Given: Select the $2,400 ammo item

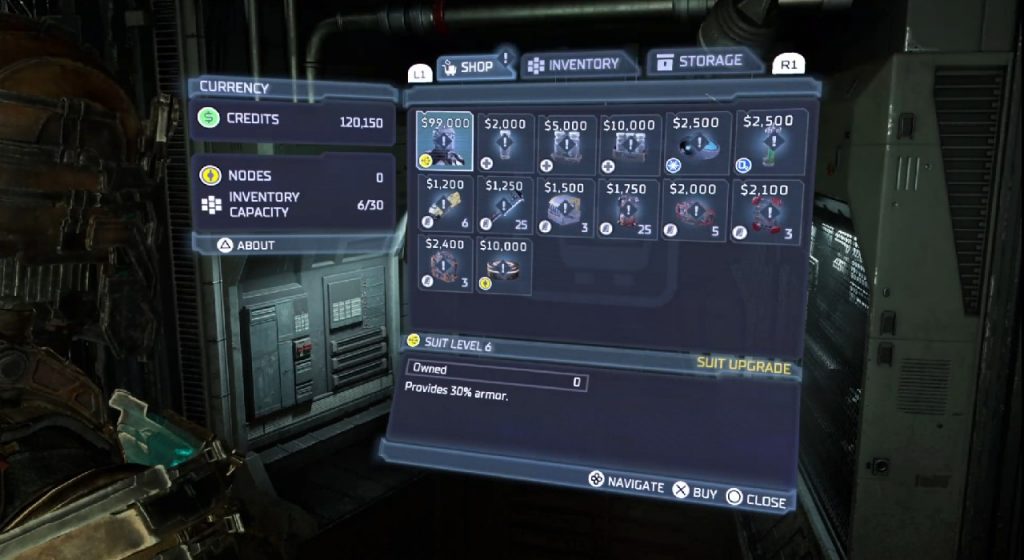Looking at the screenshot, I should 445,264.
